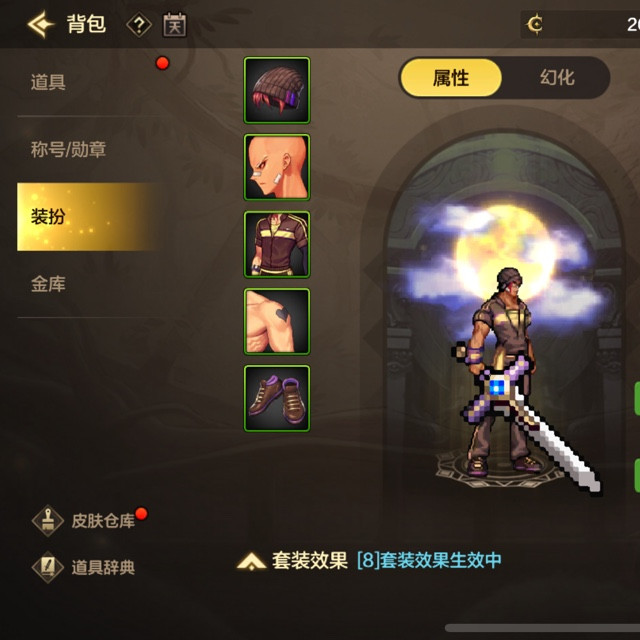The image size is (640, 640).
Task: Expand the 套装效果 set effect details
Action: [296, 561]
